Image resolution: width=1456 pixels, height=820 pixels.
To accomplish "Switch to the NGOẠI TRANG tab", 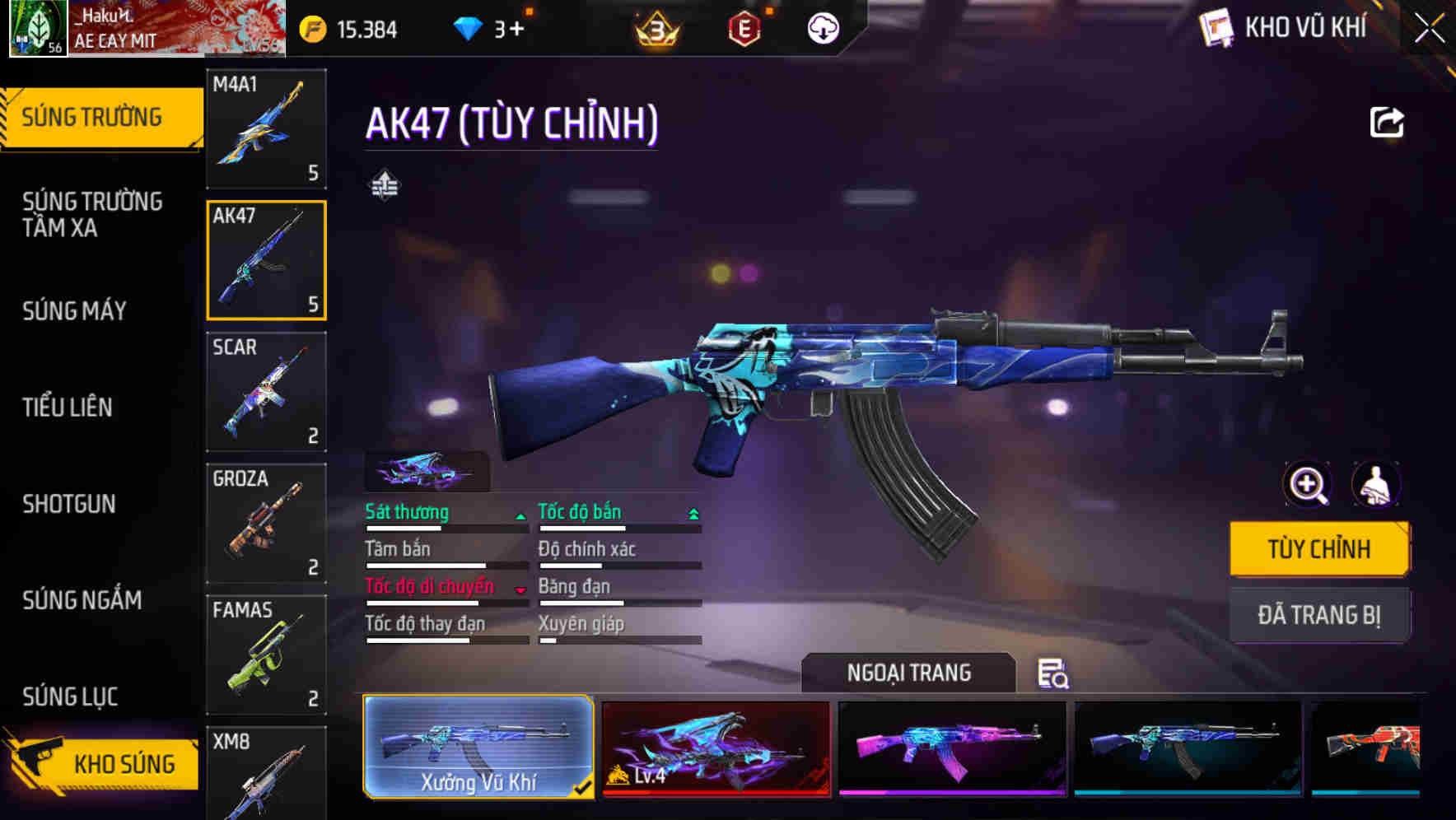I will 910,673.
